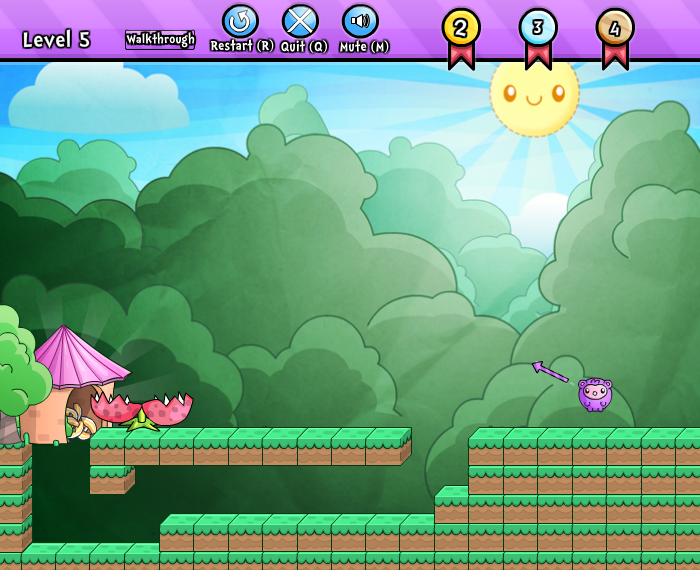Viewport: 700px width, 570px height.
Task: Restart the level
Action: click(x=240, y=22)
